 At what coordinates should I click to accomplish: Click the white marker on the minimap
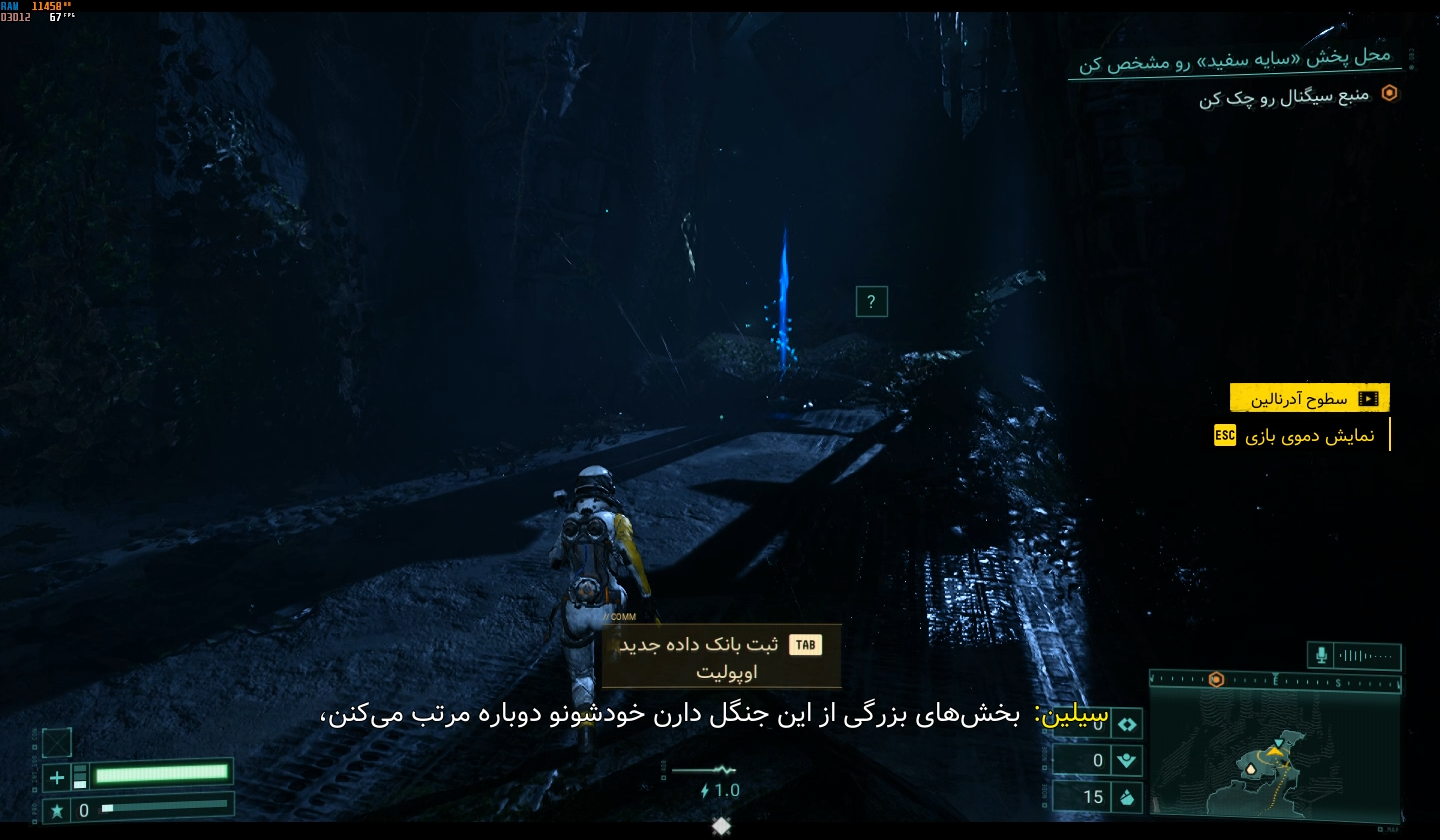pos(1249,768)
